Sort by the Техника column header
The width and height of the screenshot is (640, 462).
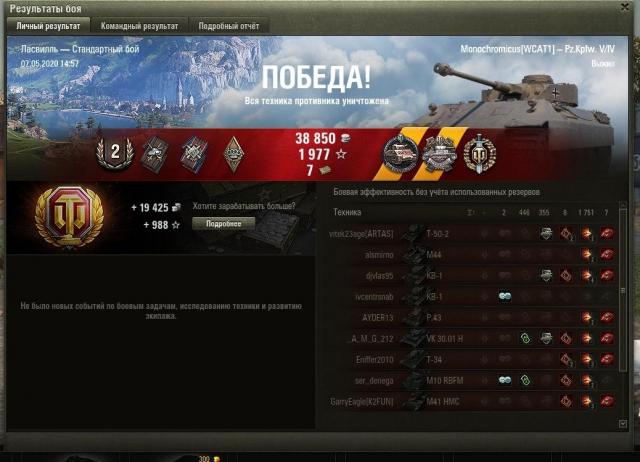pos(348,212)
